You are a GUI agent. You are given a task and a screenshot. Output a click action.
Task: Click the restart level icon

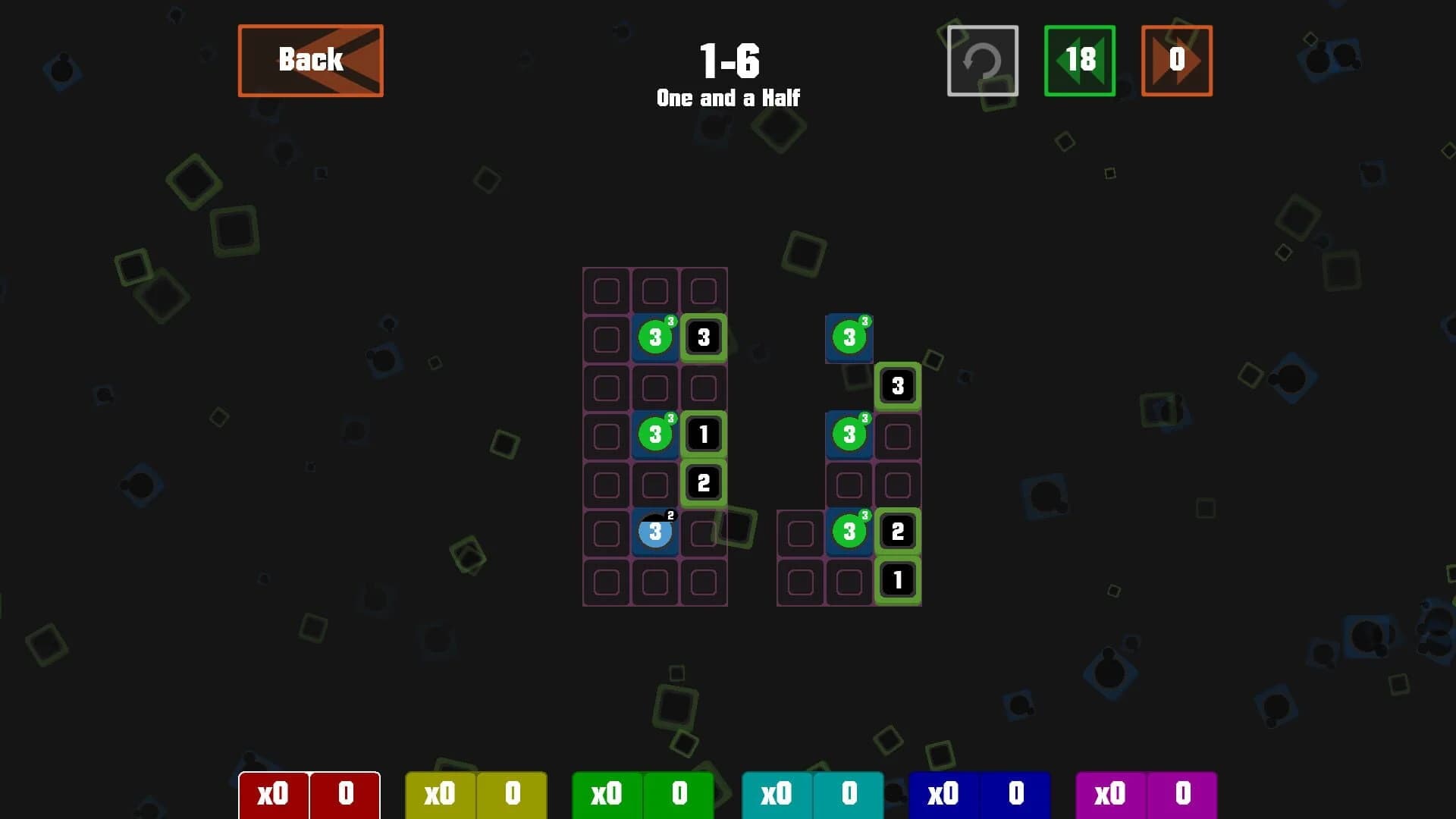(982, 61)
